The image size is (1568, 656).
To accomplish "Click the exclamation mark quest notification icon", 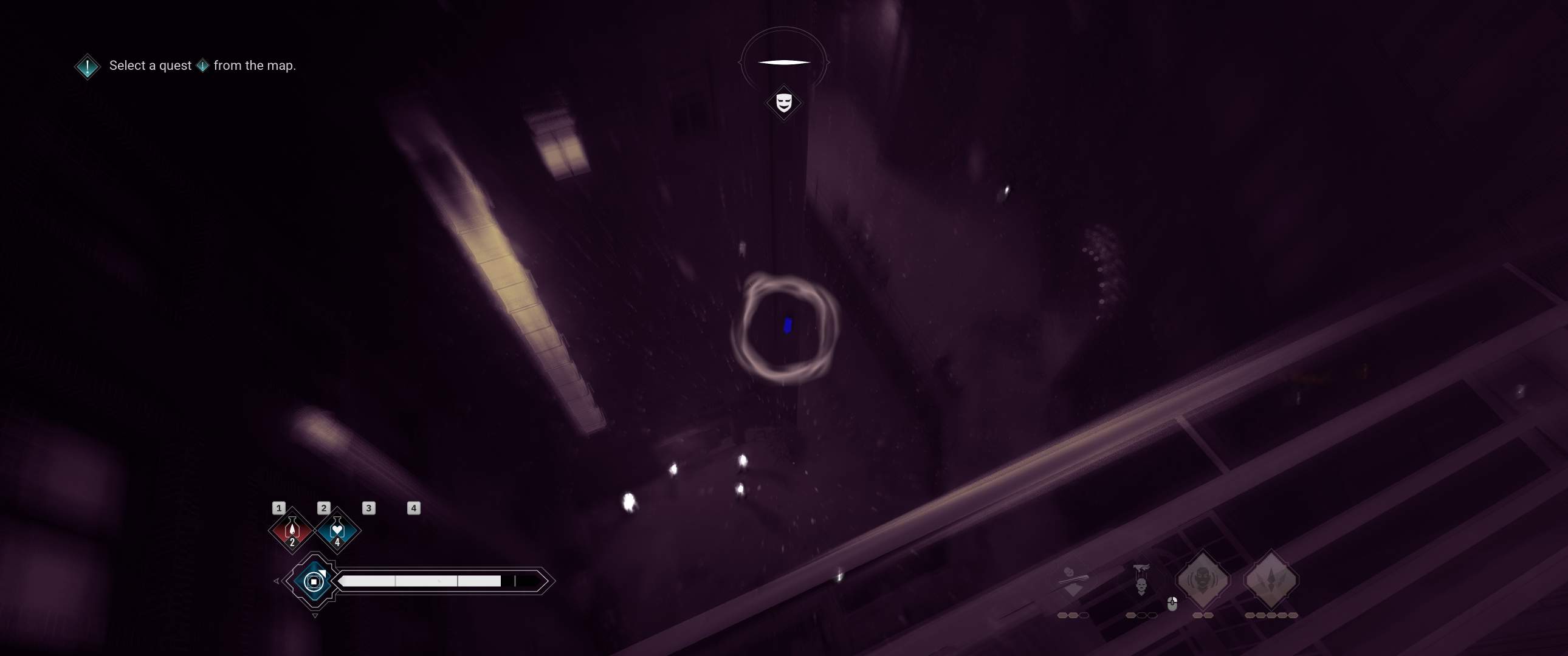I will (86, 66).
